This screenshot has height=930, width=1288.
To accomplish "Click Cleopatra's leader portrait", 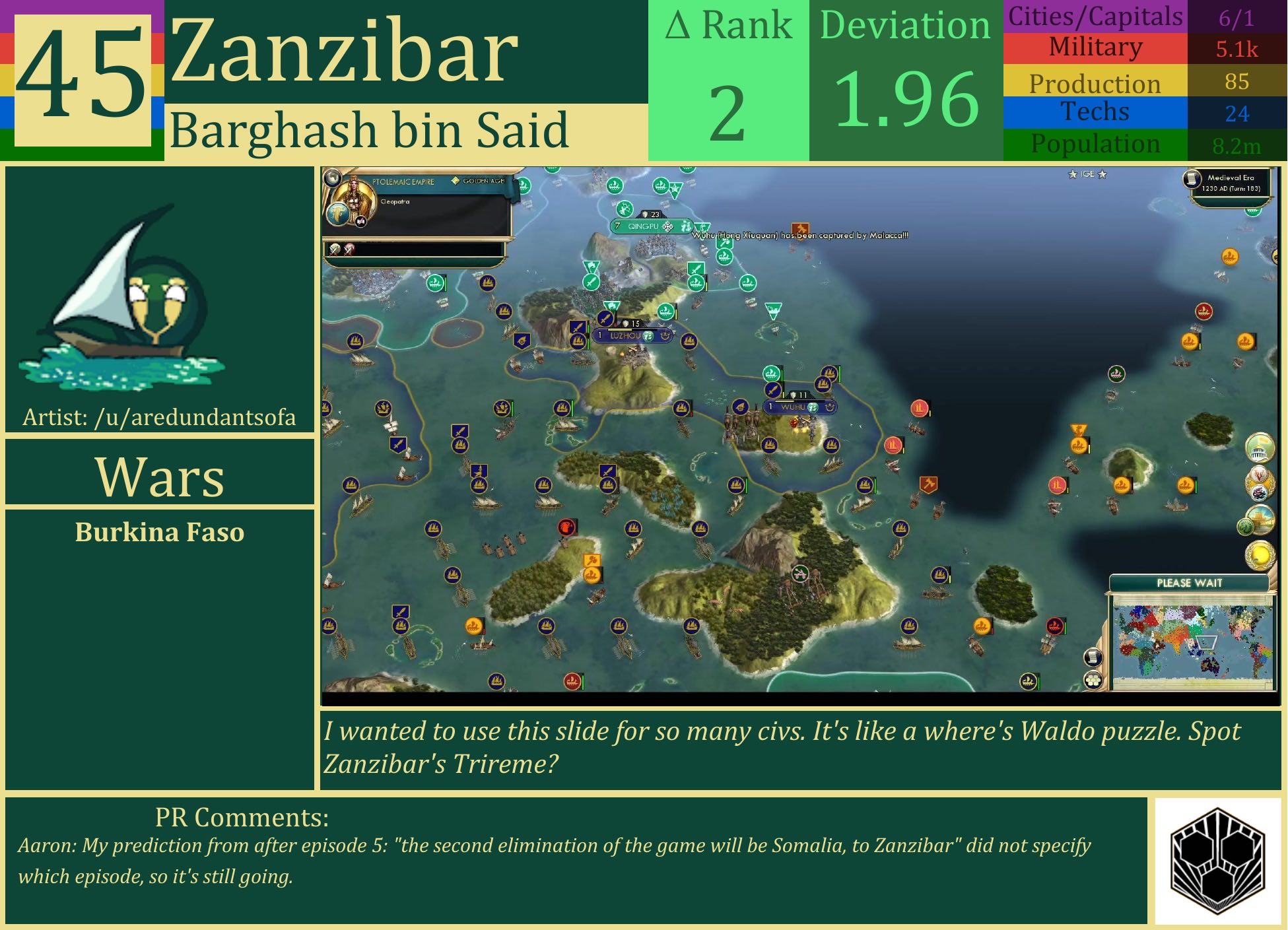I will pyautogui.click(x=355, y=199).
